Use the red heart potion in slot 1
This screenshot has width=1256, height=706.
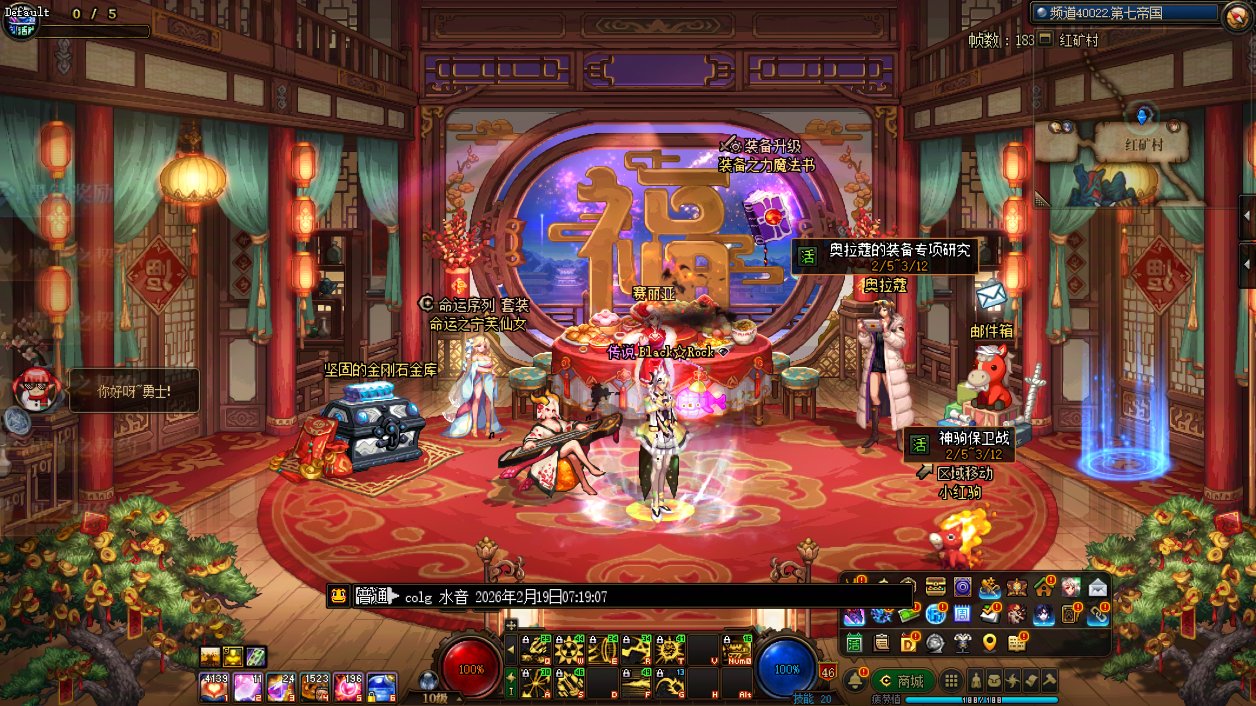tap(213, 686)
